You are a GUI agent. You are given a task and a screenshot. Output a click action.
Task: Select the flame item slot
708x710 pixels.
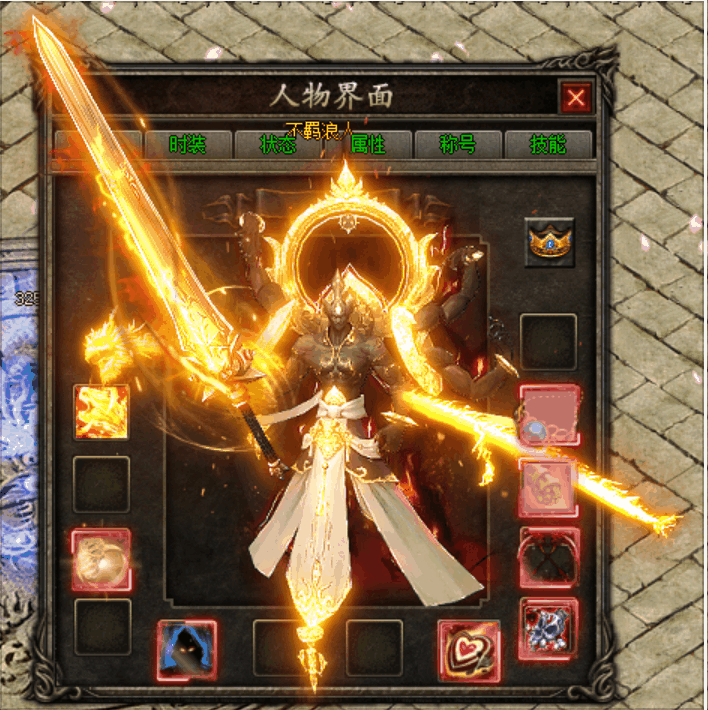(101, 412)
